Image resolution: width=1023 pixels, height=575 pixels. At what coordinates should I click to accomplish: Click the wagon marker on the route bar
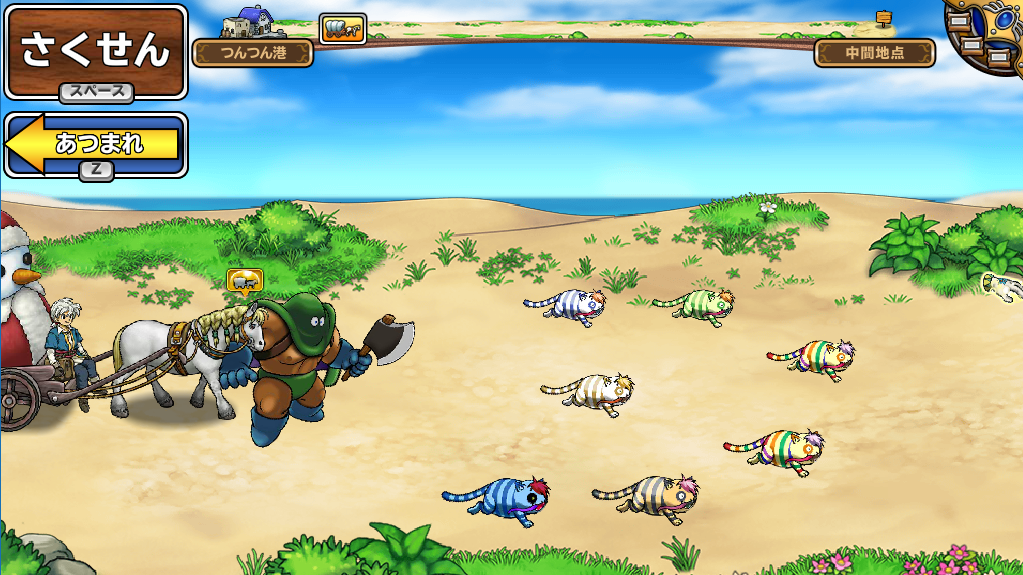point(342,28)
